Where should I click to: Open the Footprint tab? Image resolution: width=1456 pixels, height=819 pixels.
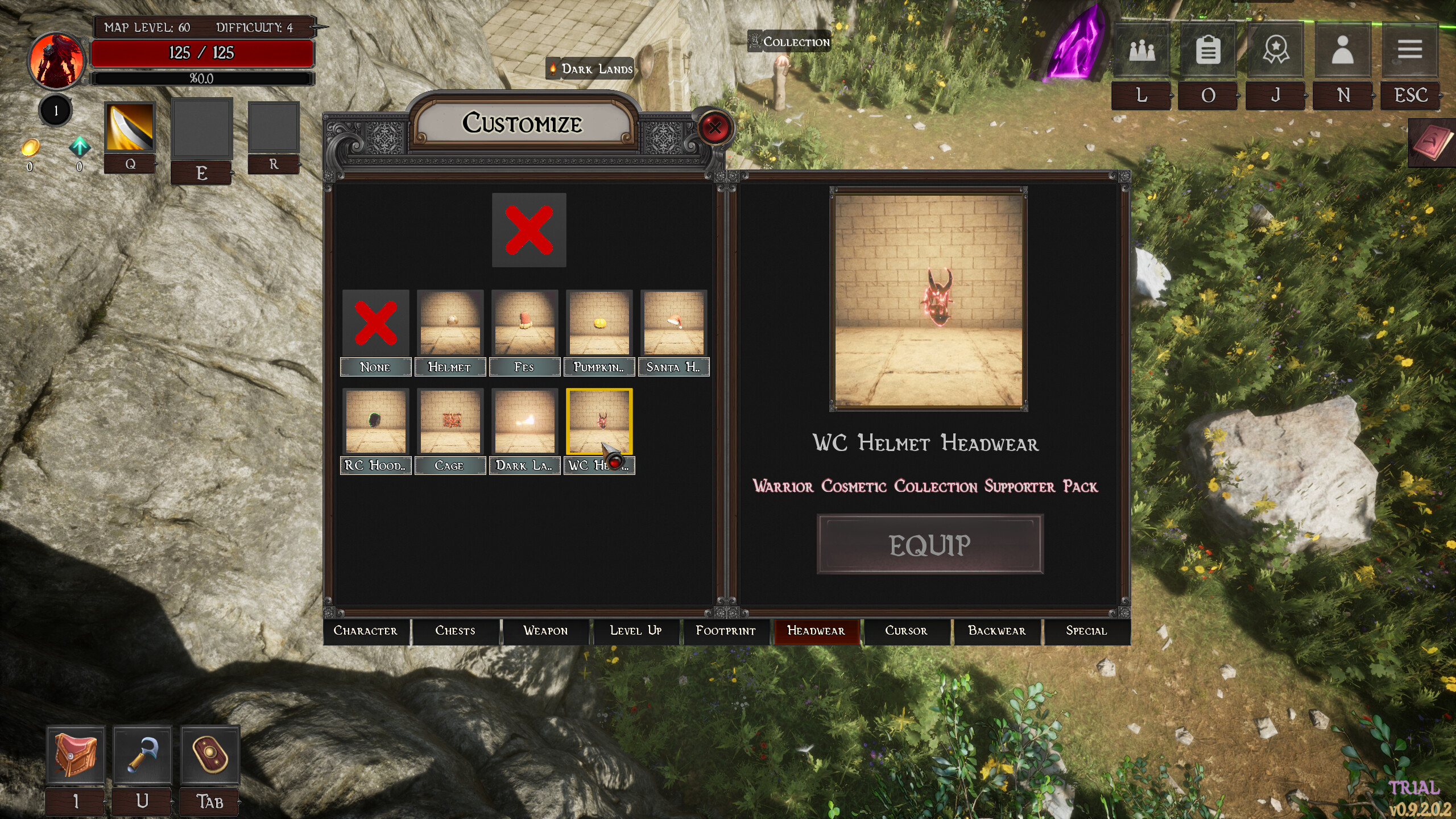[726, 631]
